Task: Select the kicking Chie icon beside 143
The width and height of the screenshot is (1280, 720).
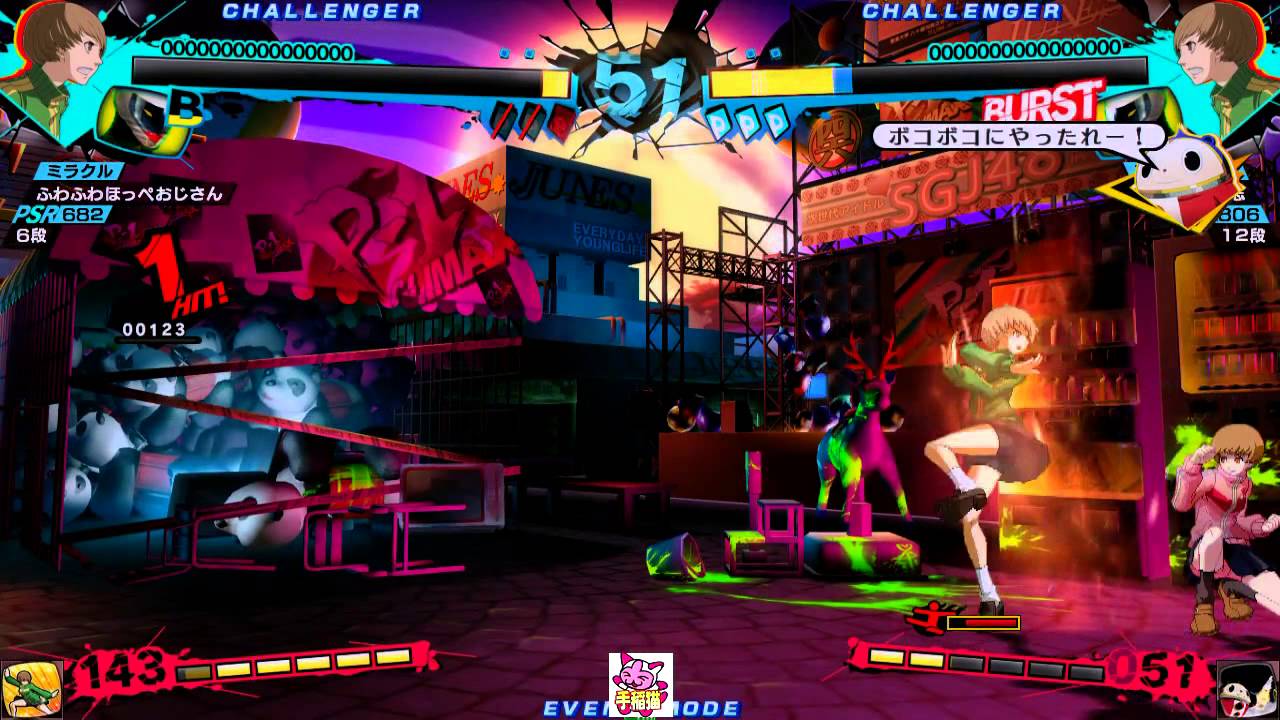Action: tap(31, 689)
